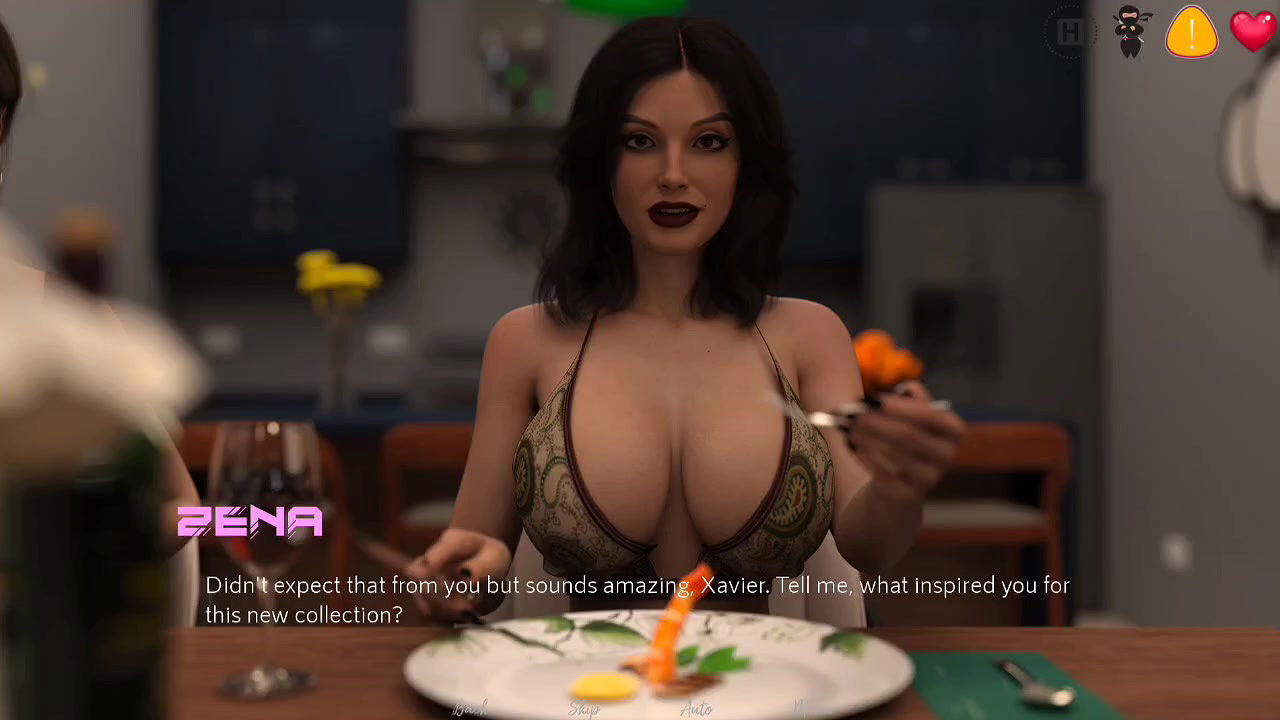Enable Auto dialogue advance

point(696,709)
